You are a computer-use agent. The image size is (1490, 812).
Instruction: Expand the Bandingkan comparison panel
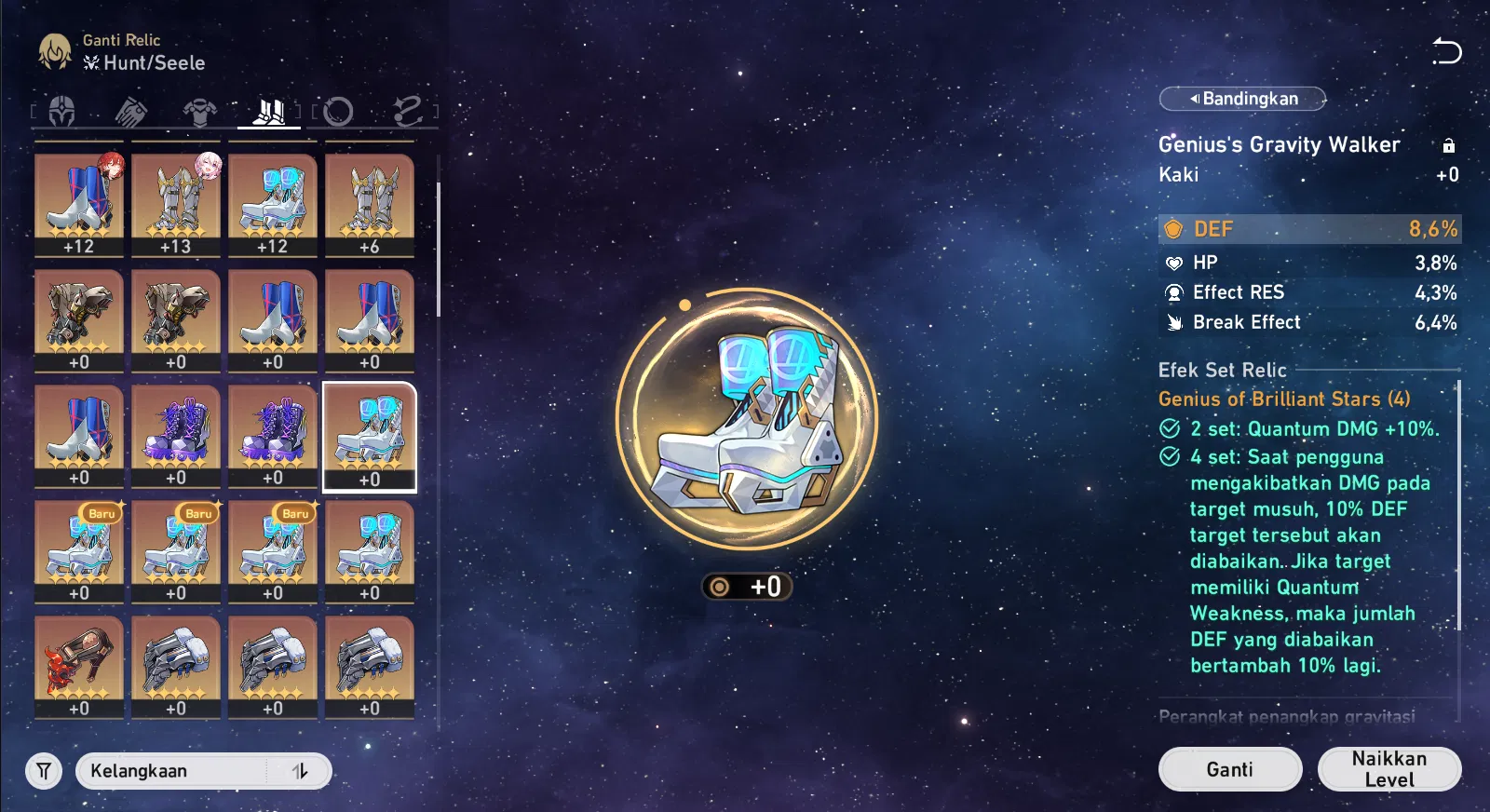click(x=1242, y=99)
